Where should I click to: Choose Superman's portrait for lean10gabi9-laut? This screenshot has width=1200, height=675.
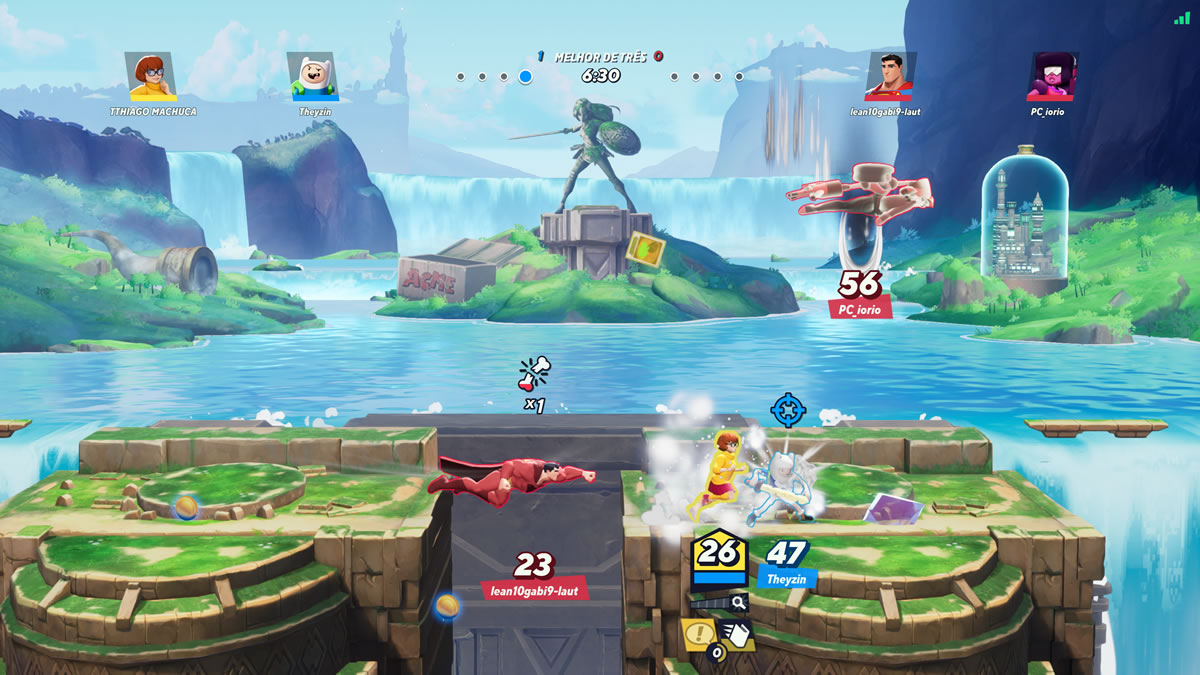coord(891,77)
